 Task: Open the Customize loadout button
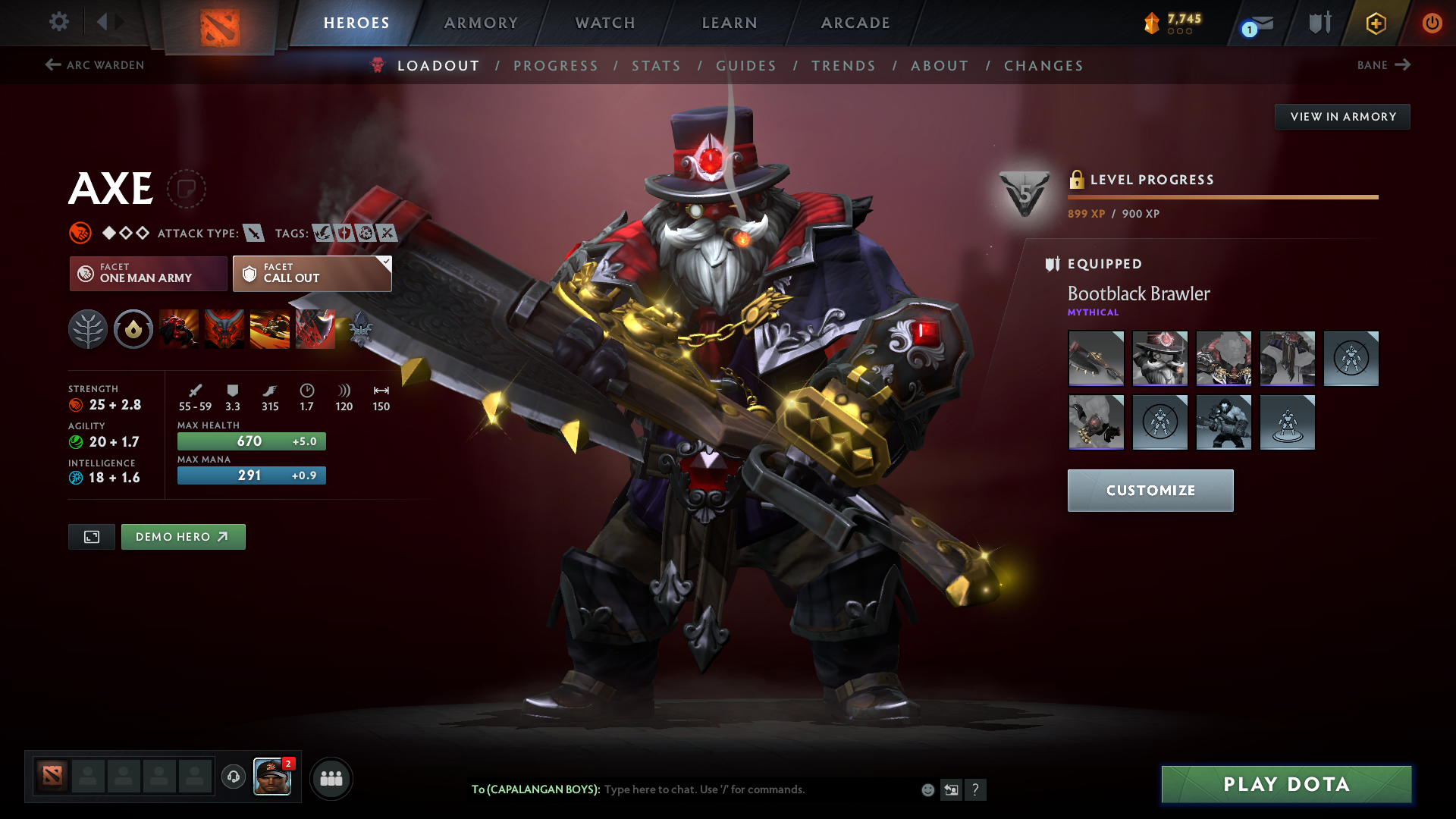point(1150,491)
